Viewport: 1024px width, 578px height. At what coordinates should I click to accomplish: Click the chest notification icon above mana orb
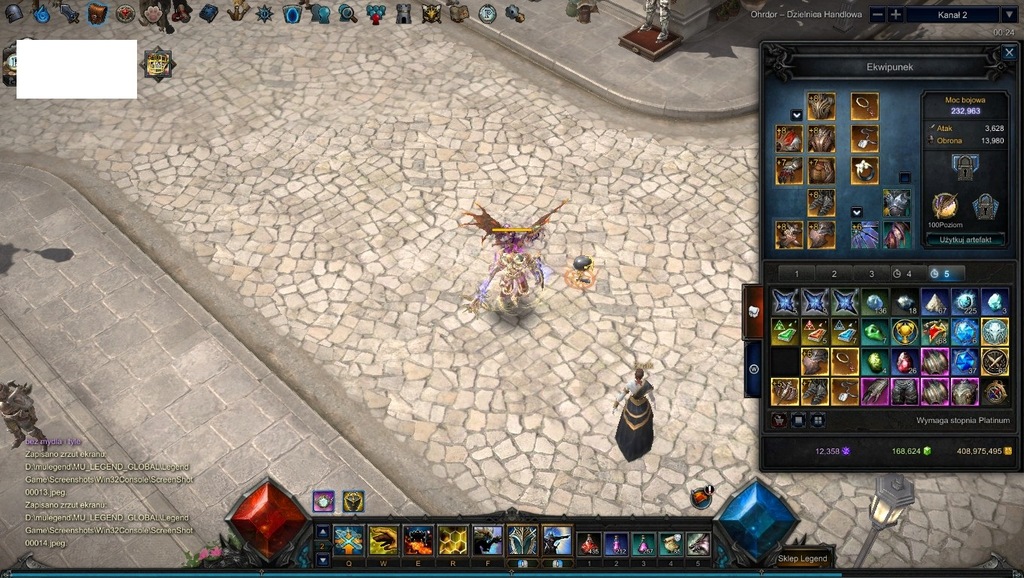[x=702, y=496]
